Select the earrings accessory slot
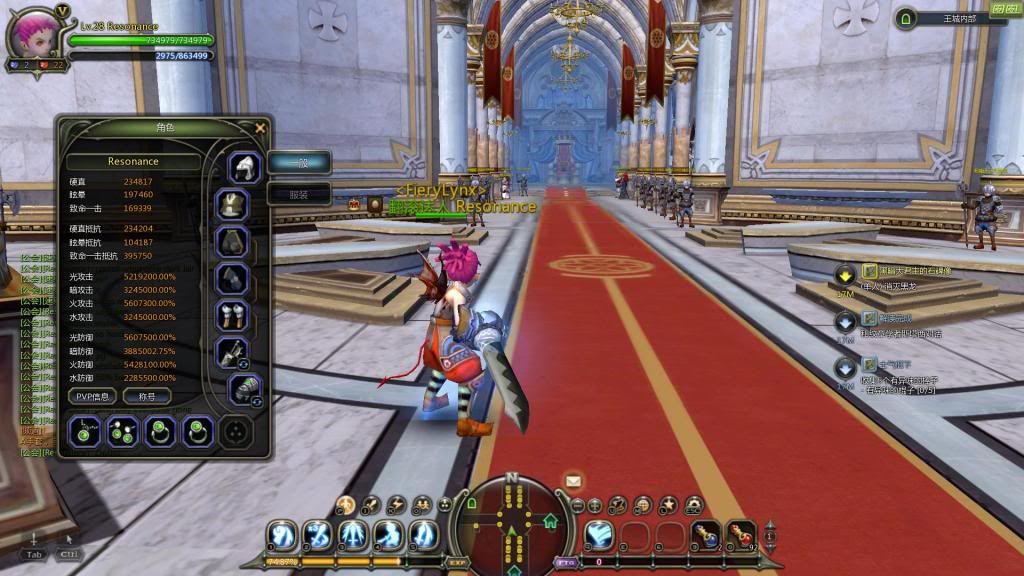The height and width of the screenshot is (576, 1024). 122,432
